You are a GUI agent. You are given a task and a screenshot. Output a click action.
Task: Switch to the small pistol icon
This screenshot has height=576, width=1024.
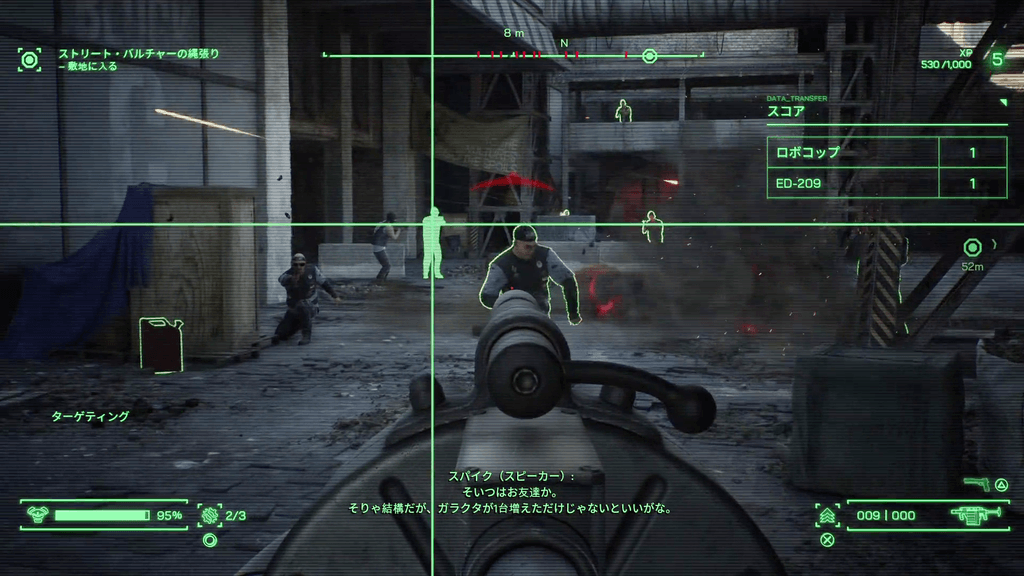point(975,484)
